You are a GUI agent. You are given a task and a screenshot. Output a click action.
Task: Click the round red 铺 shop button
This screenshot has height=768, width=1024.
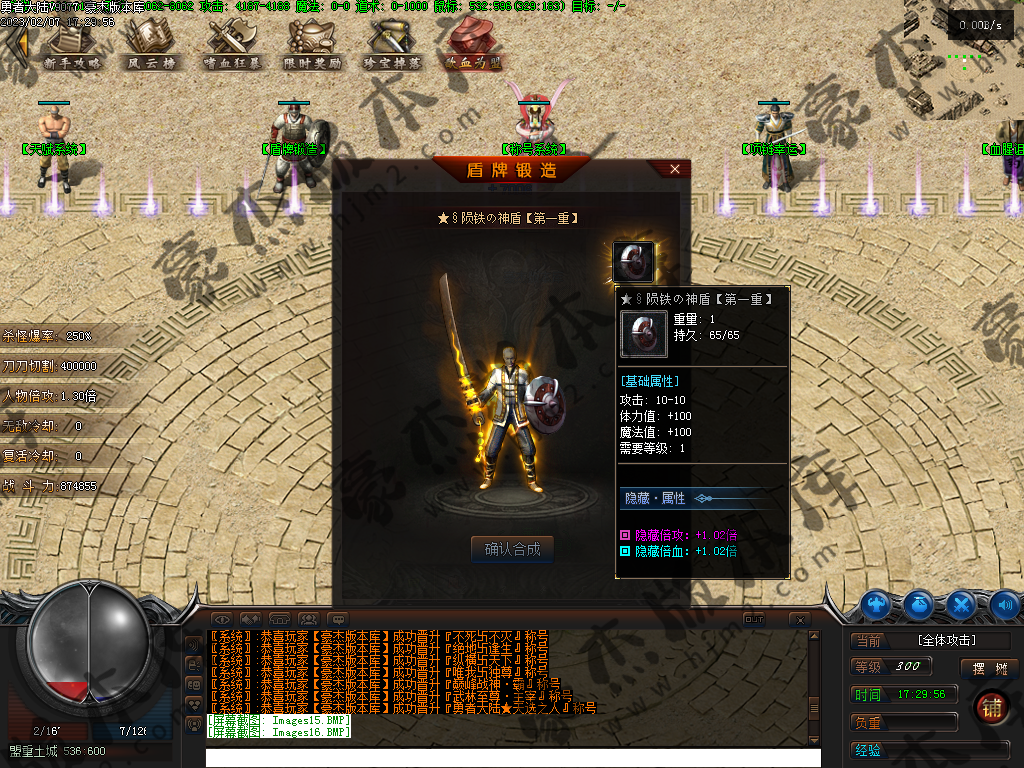click(x=992, y=707)
